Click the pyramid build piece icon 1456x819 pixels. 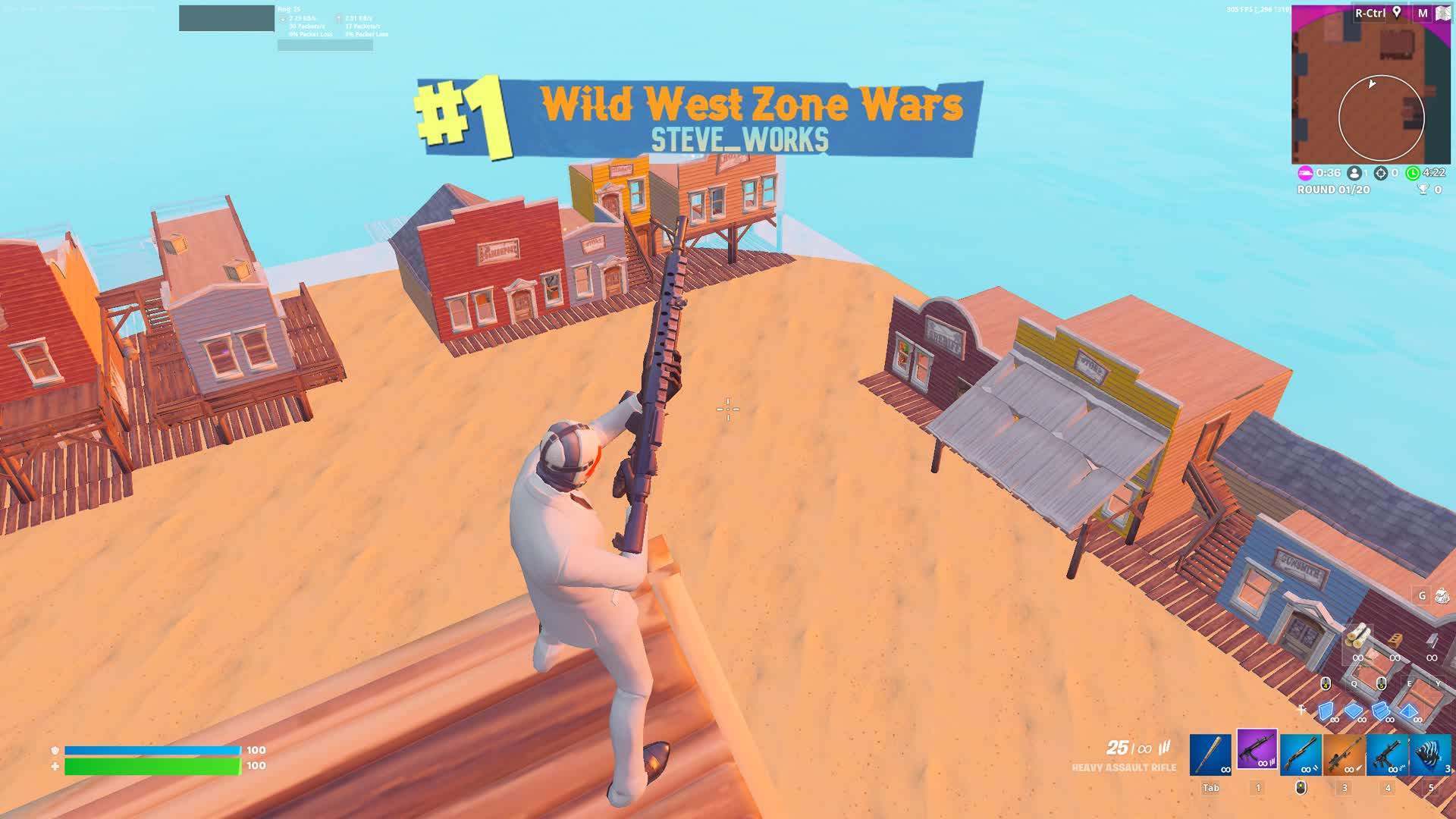pos(1409,712)
